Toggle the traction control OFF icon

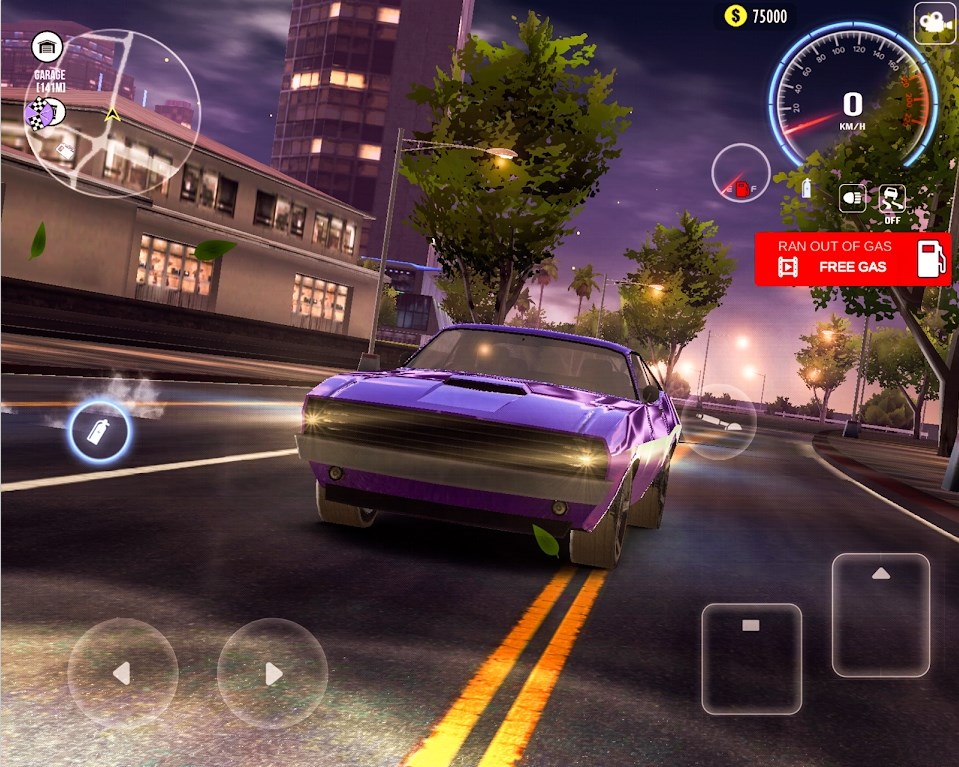coord(892,200)
